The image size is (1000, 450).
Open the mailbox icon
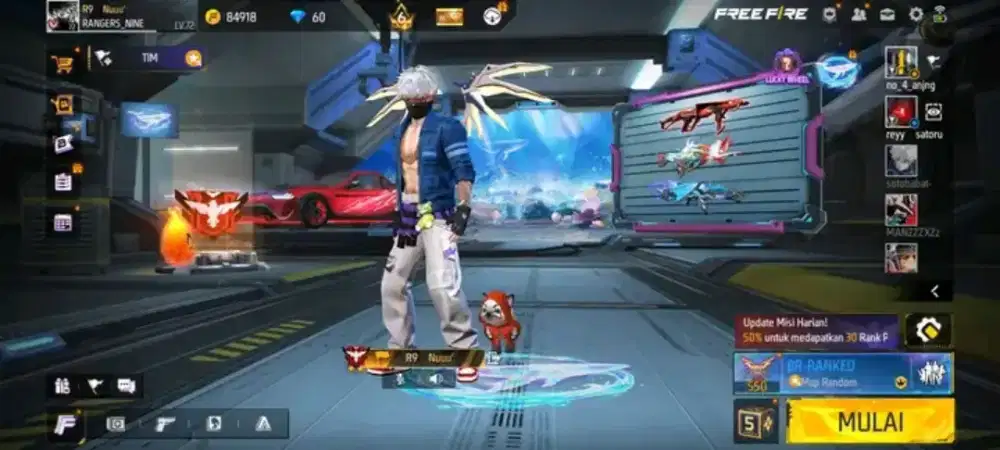pyautogui.click(x=887, y=15)
